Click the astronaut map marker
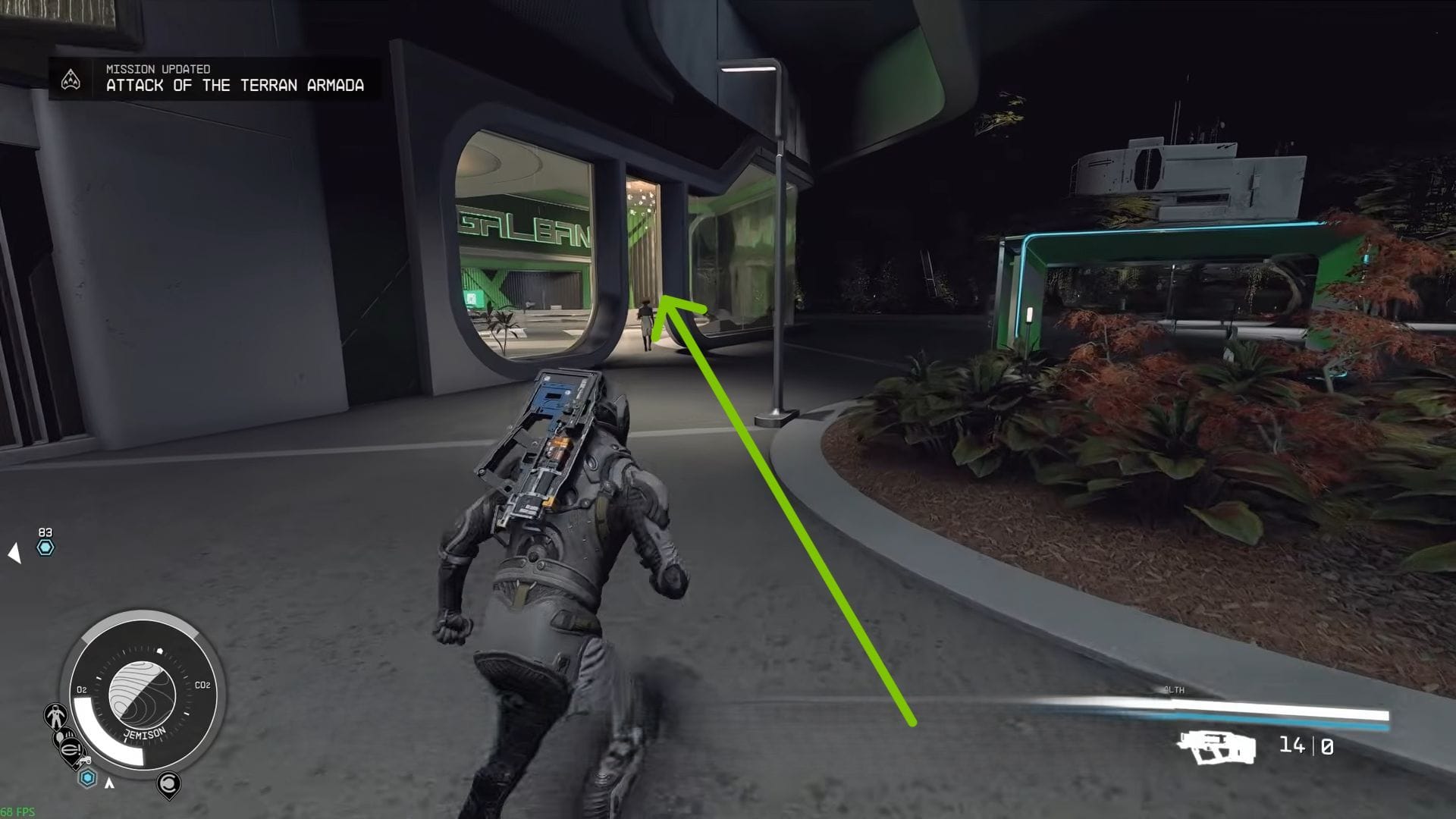The image size is (1456, 819). coord(55,715)
